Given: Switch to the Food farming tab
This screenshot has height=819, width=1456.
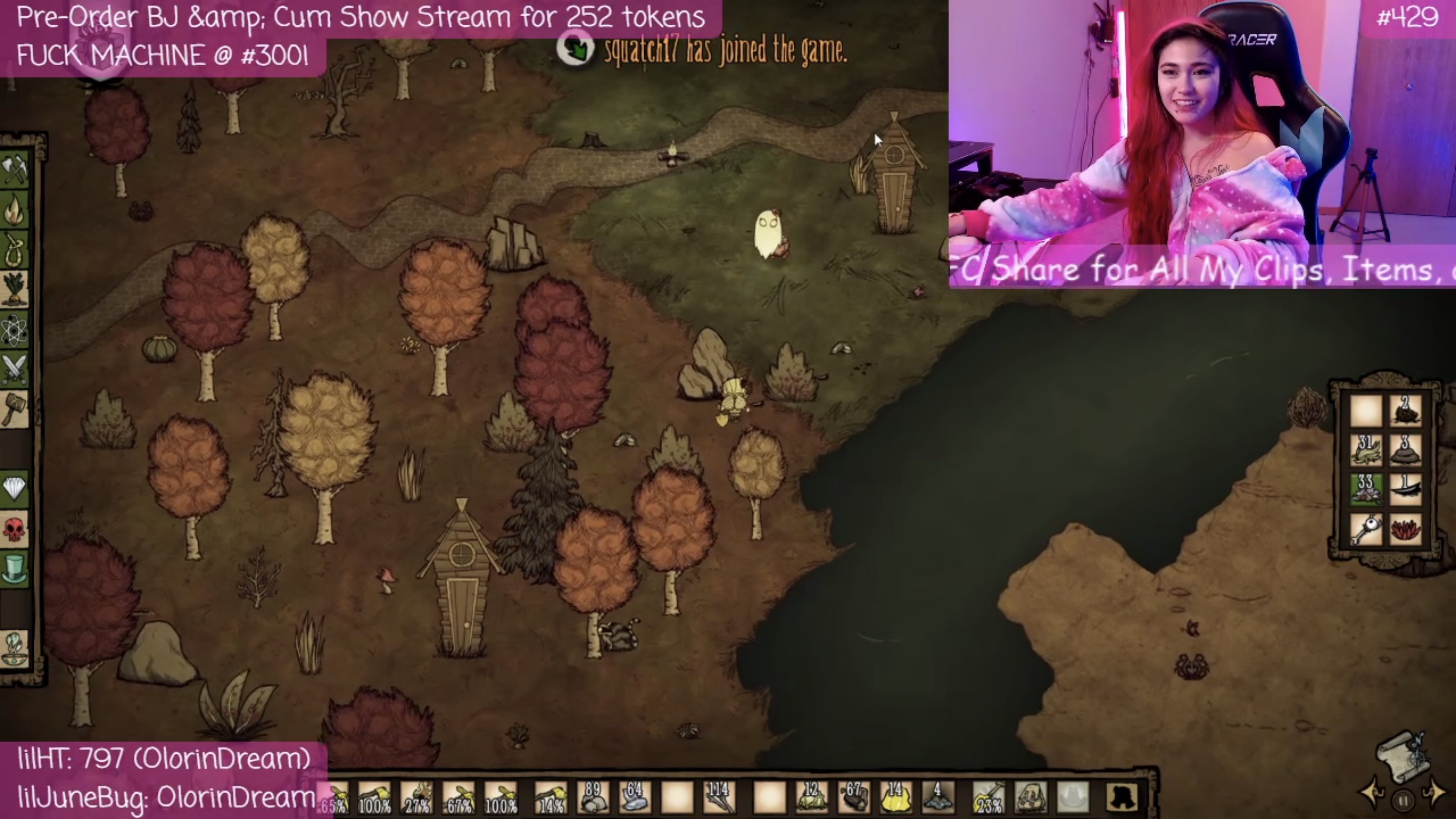Looking at the screenshot, I should 15,289.
